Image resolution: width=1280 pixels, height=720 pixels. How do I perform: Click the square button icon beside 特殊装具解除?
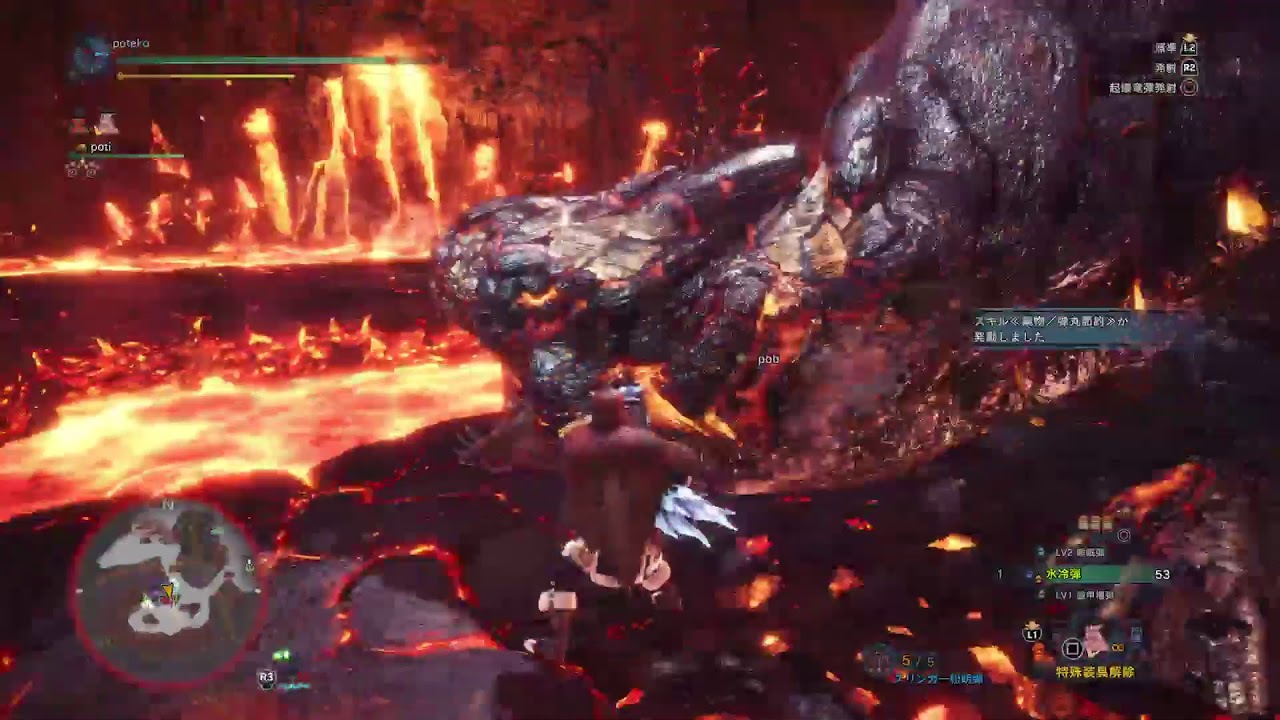click(x=1072, y=649)
